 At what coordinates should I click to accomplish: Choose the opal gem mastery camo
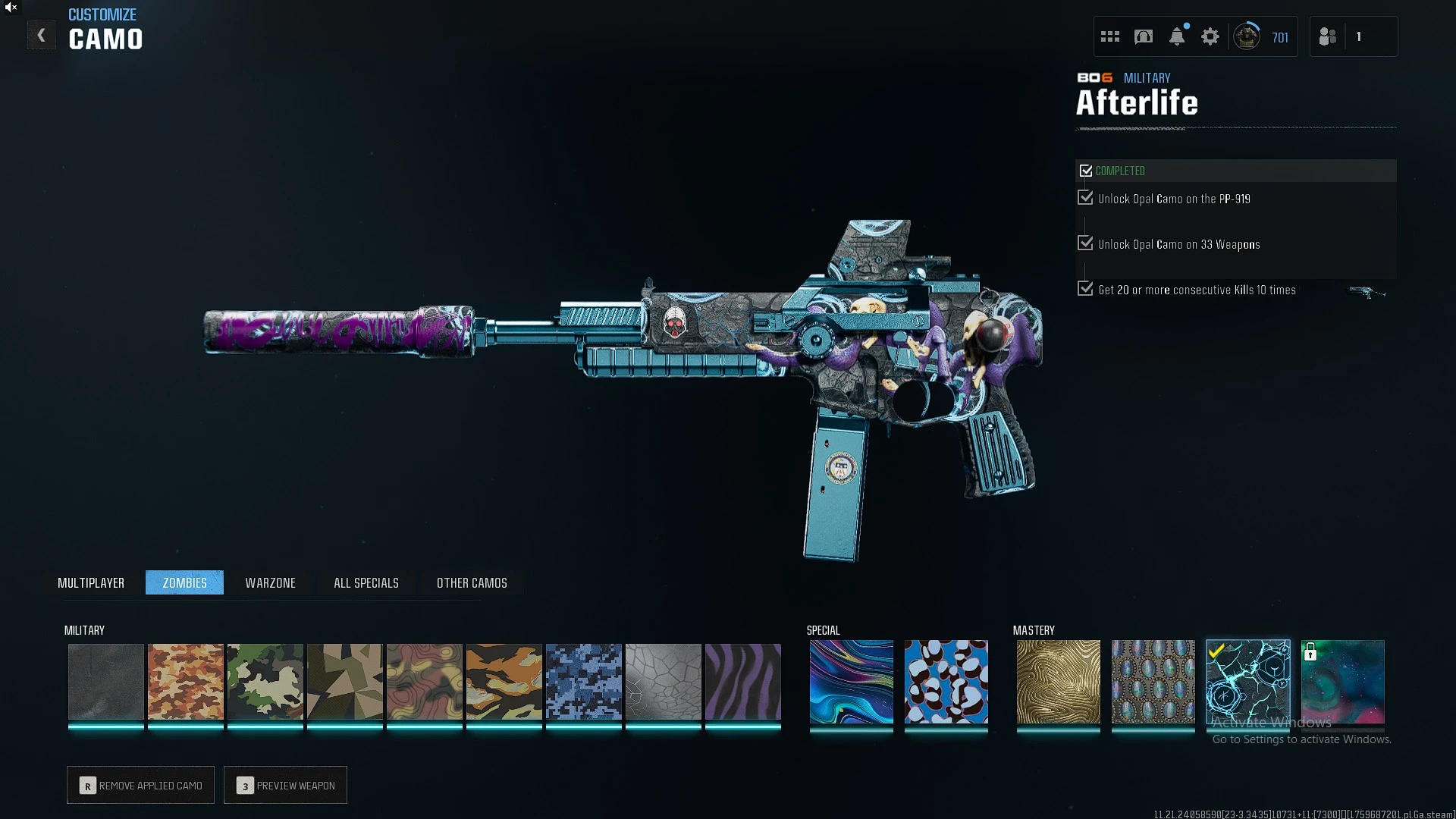pos(1153,681)
